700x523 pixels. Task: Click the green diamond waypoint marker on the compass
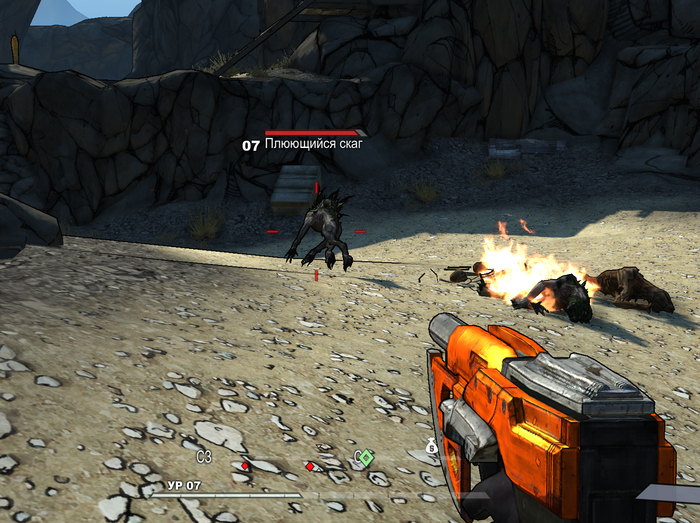[x=366, y=458]
